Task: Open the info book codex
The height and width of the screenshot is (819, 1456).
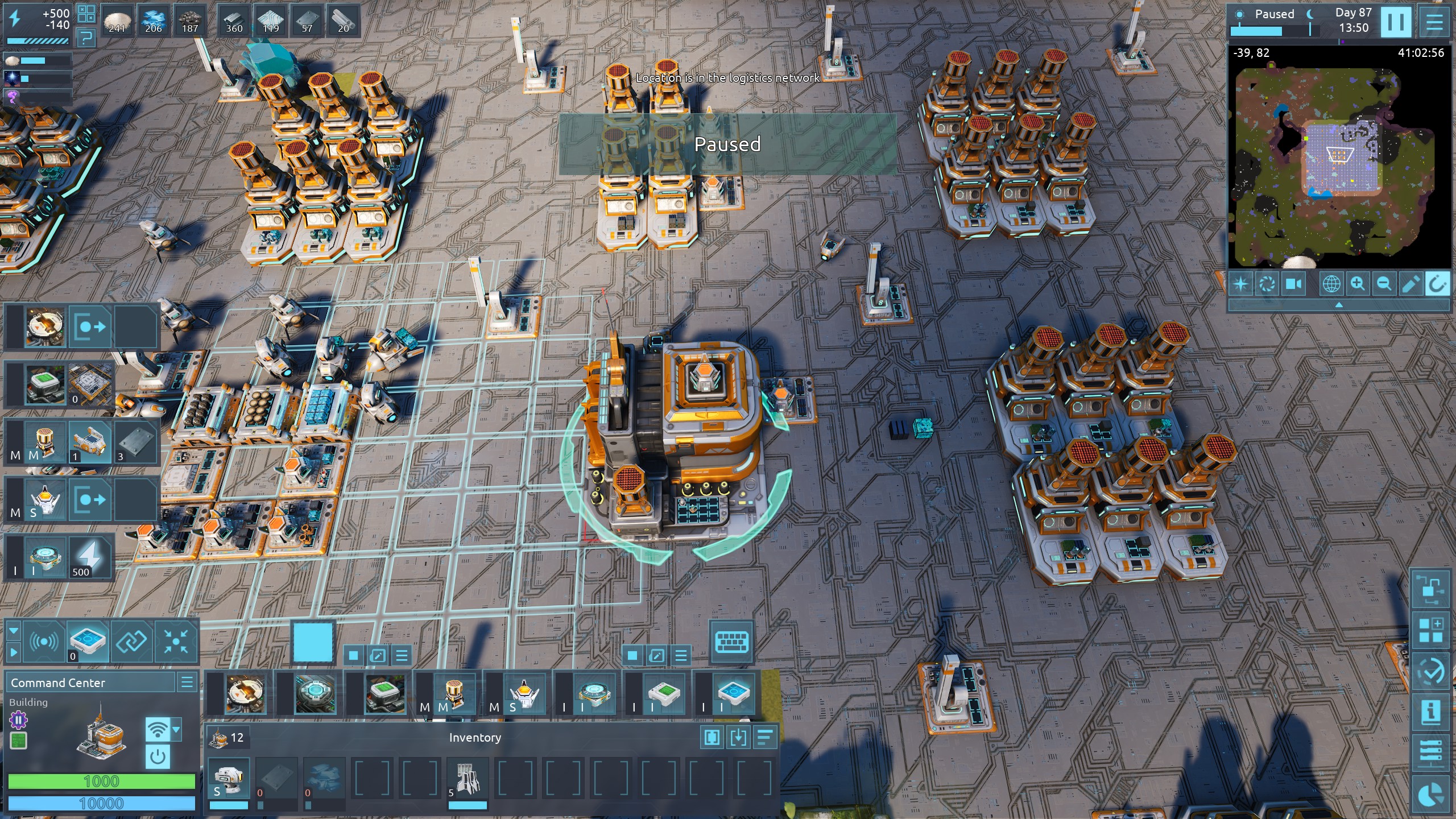Action: [1430, 712]
